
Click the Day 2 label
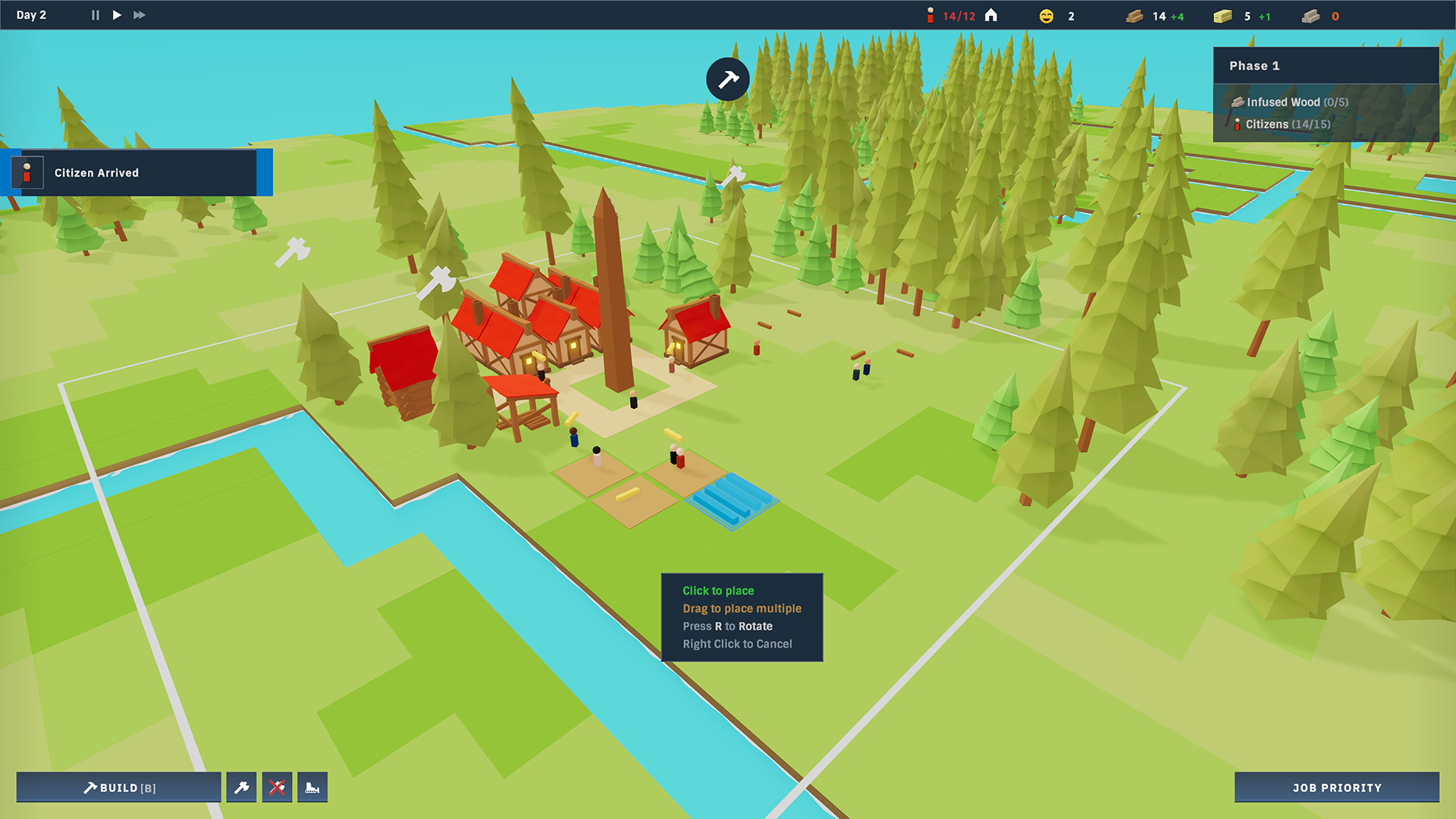31,14
